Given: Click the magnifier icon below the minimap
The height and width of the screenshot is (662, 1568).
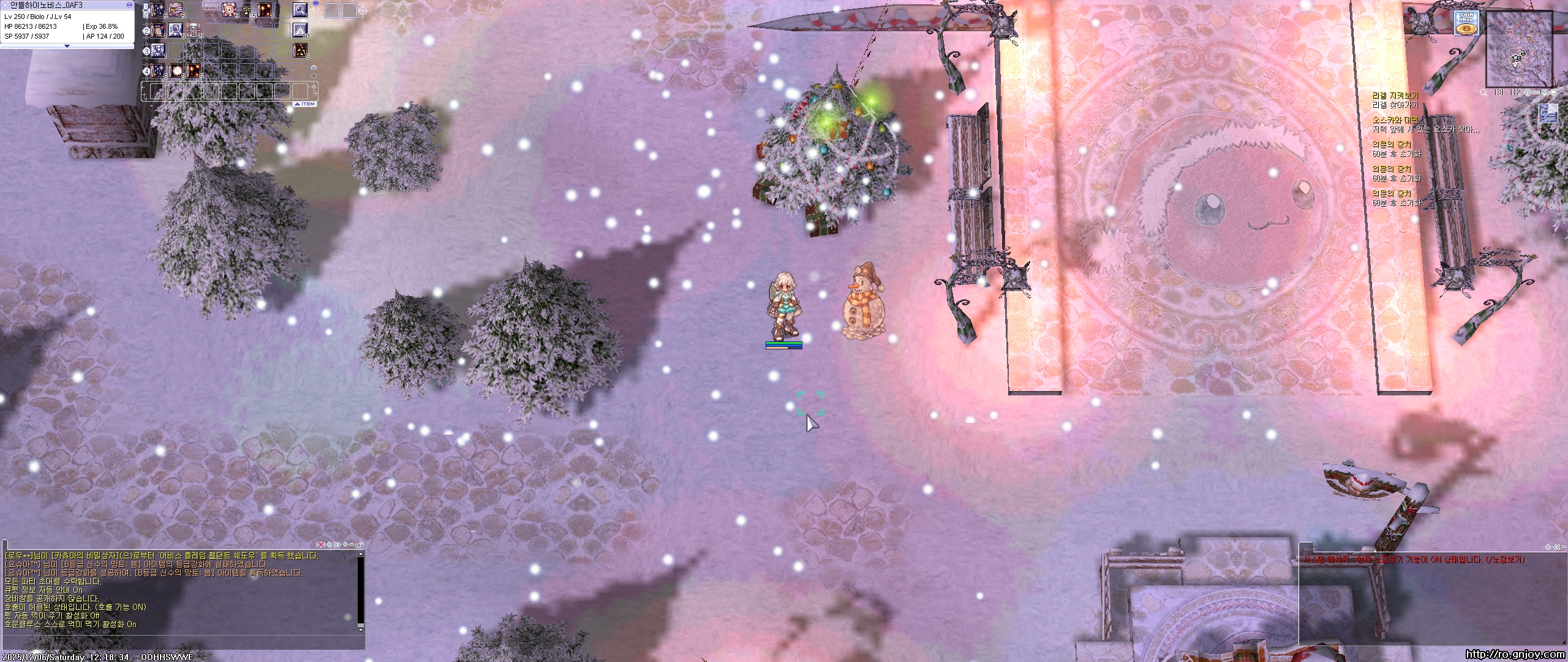Looking at the screenshot, I should [1483, 93].
